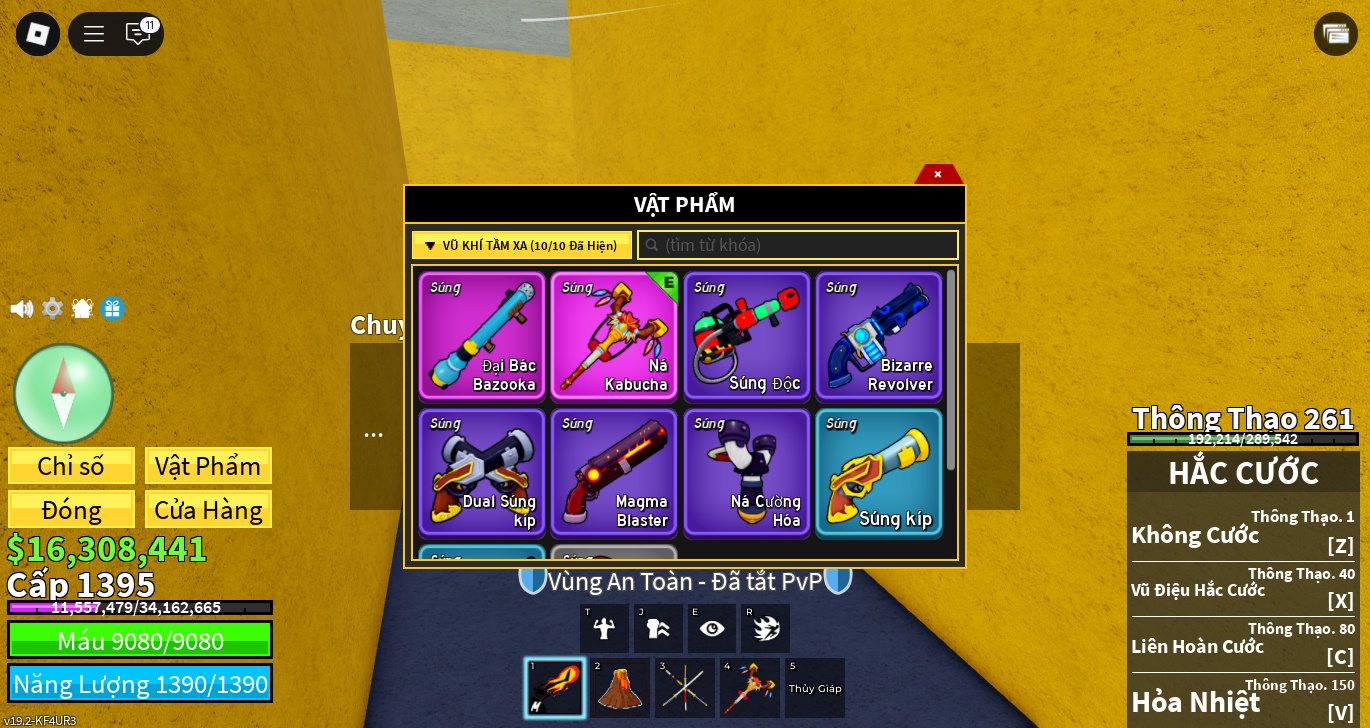Select the Dual Súng kíp item
Viewport: 1370px width, 728px height.
(482, 472)
